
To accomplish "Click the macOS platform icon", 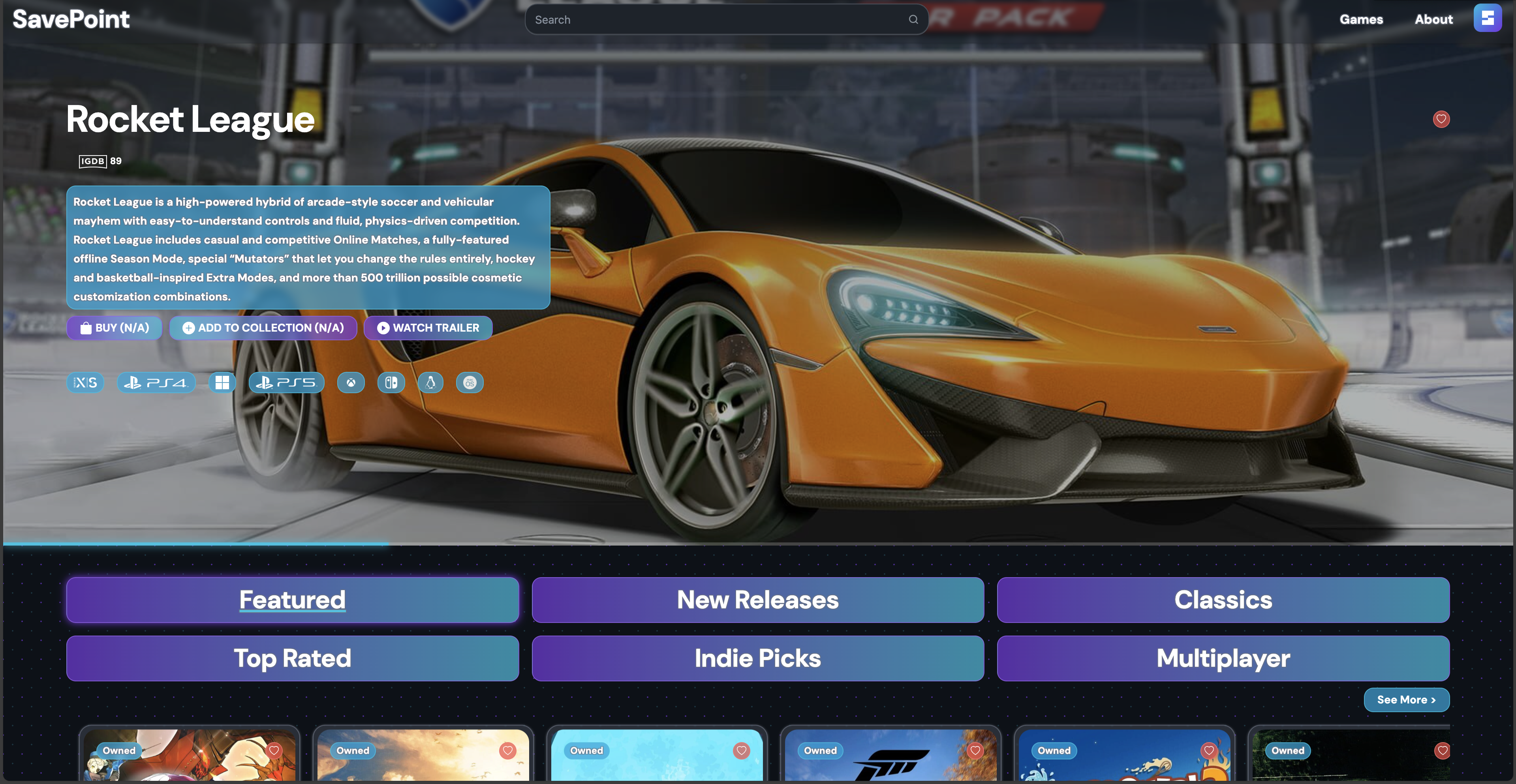I will [470, 382].
